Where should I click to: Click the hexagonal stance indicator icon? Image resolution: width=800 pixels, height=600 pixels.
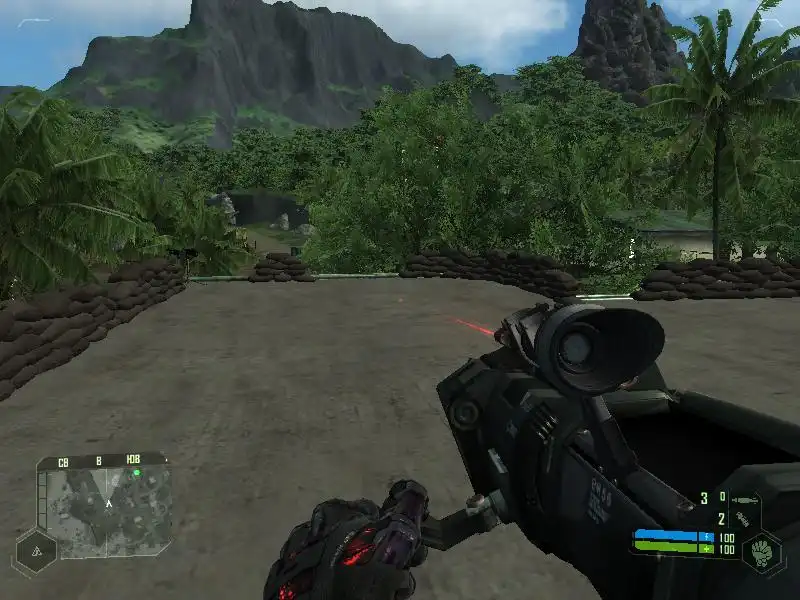click(35, 551)
